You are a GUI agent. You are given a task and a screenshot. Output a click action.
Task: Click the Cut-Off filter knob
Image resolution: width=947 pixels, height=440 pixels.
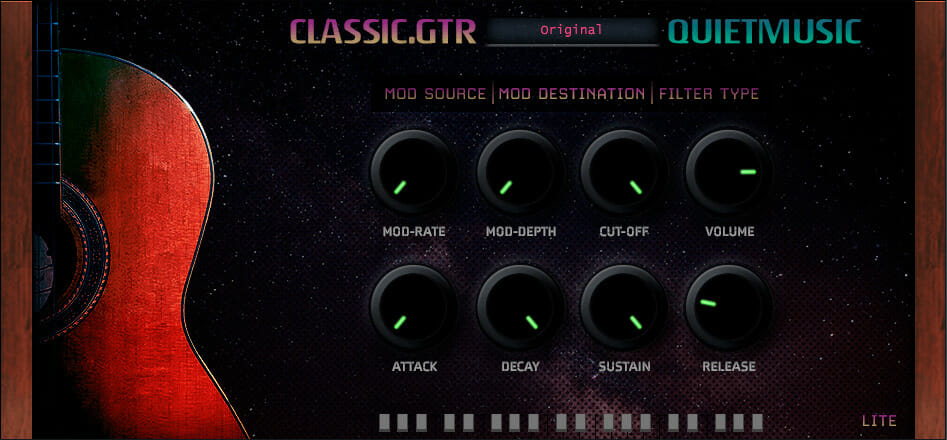(x=624, y=172)
